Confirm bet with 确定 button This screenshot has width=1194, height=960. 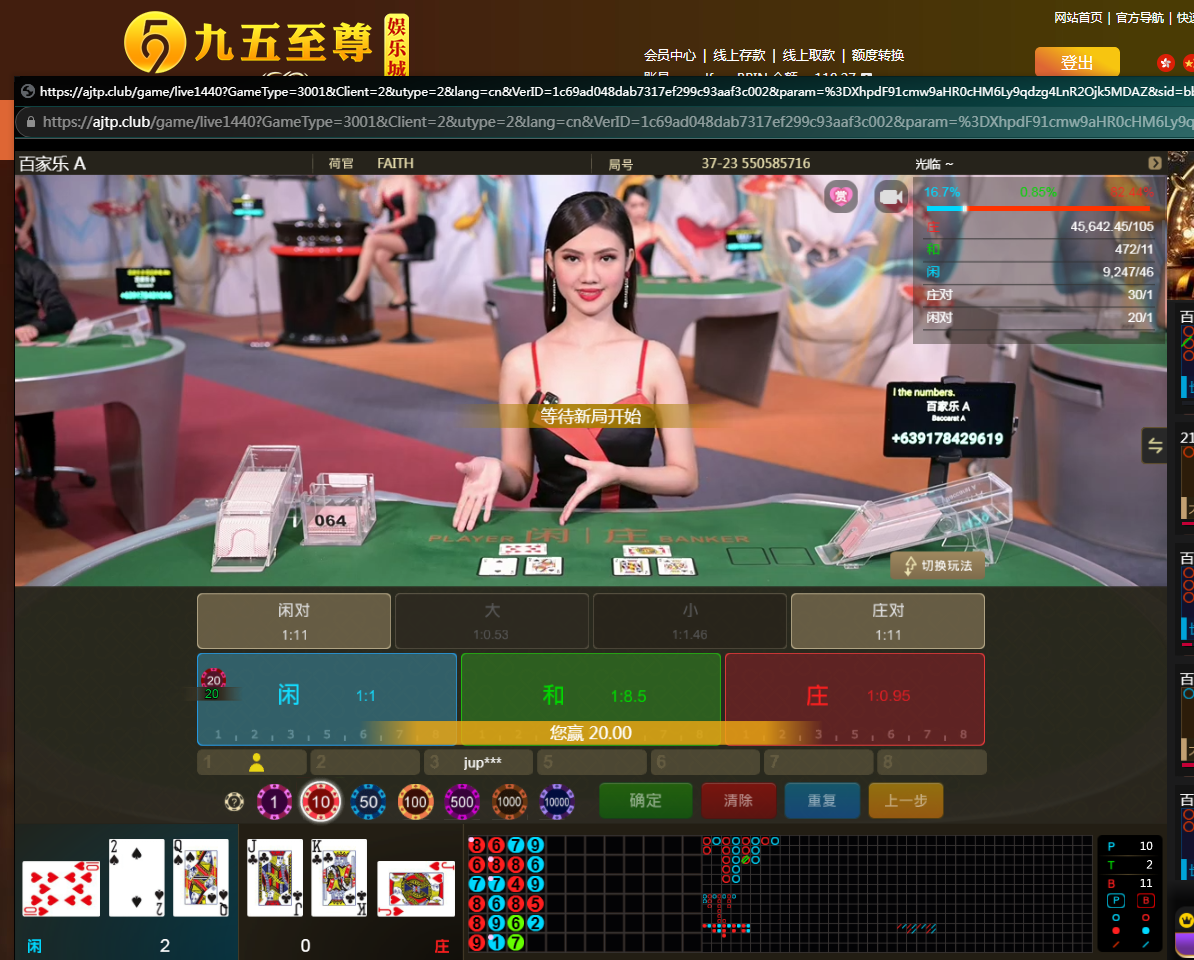click(645, 801)
